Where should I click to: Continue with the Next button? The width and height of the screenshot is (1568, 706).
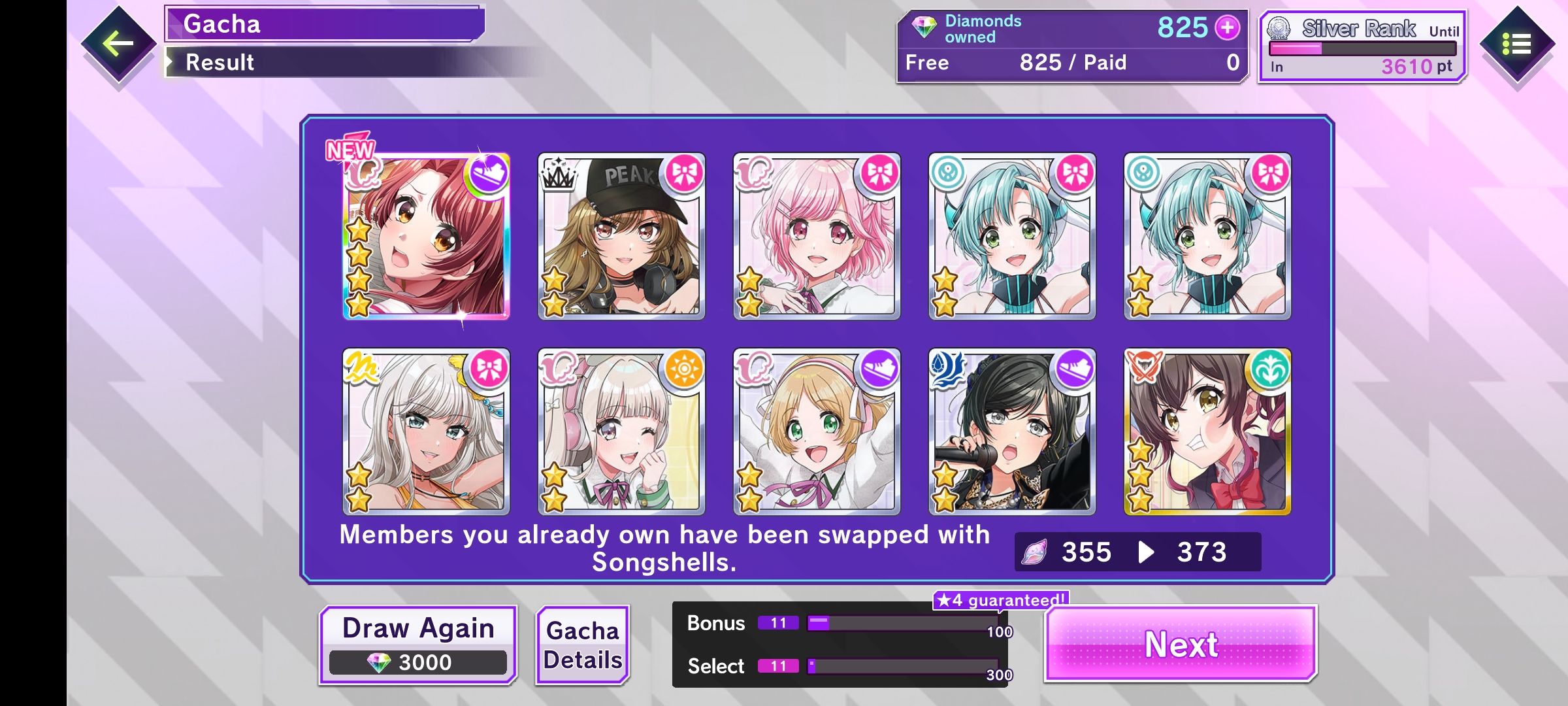click(1181, 645)
